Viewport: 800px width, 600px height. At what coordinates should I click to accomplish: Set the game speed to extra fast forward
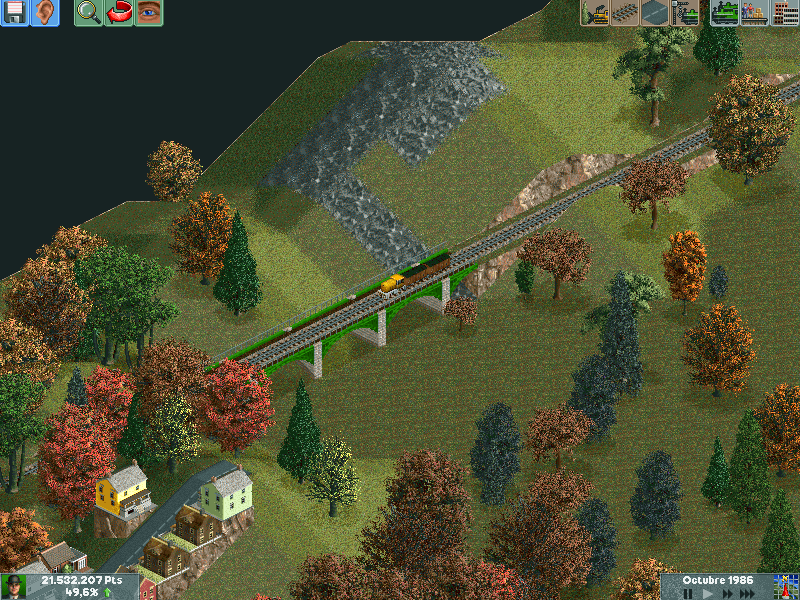(x=745, y=593)
